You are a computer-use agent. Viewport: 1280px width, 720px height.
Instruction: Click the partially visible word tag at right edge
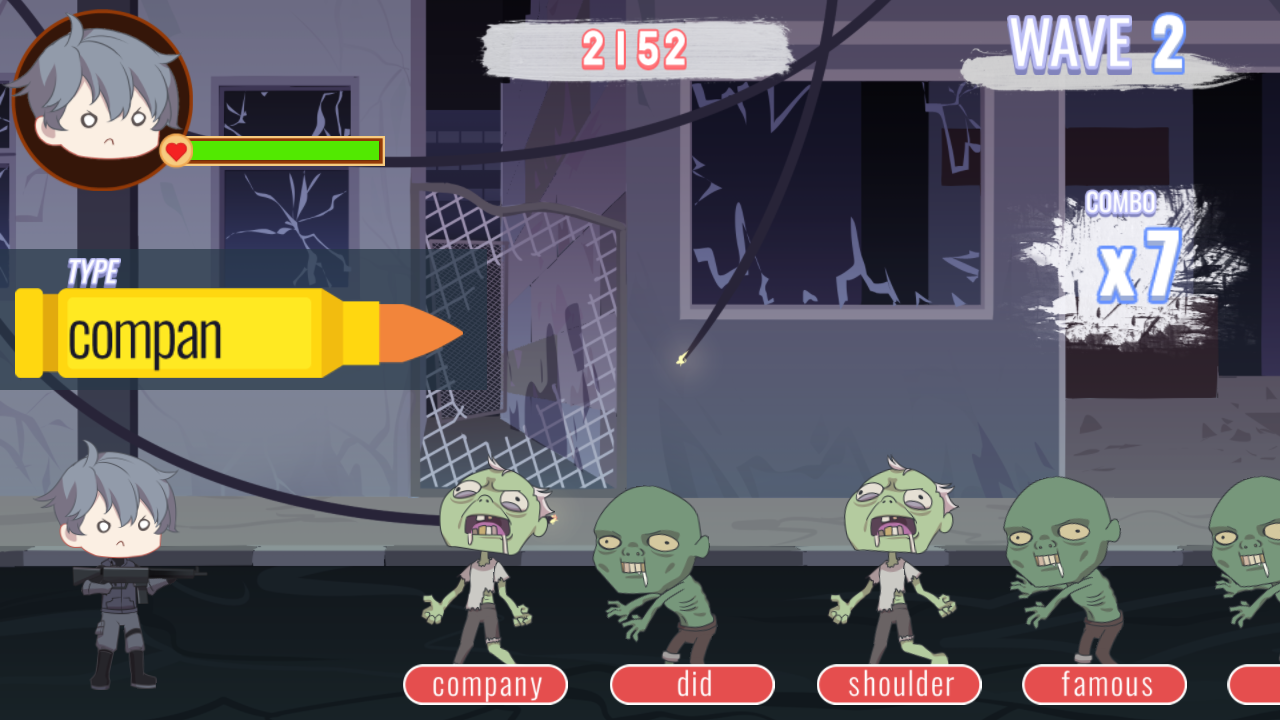coord(1262,684)
